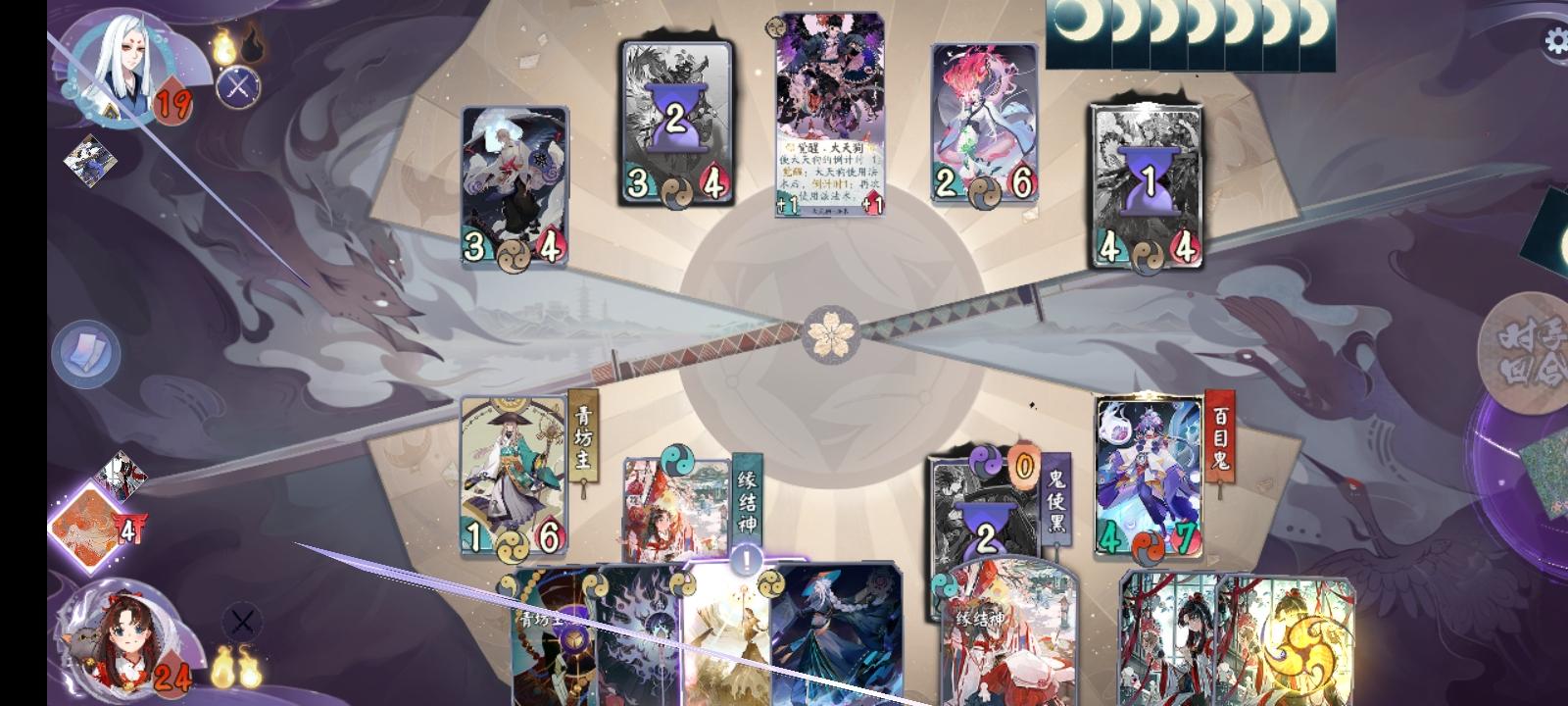Select the 青坊主 card on your field

click(514, 471)
